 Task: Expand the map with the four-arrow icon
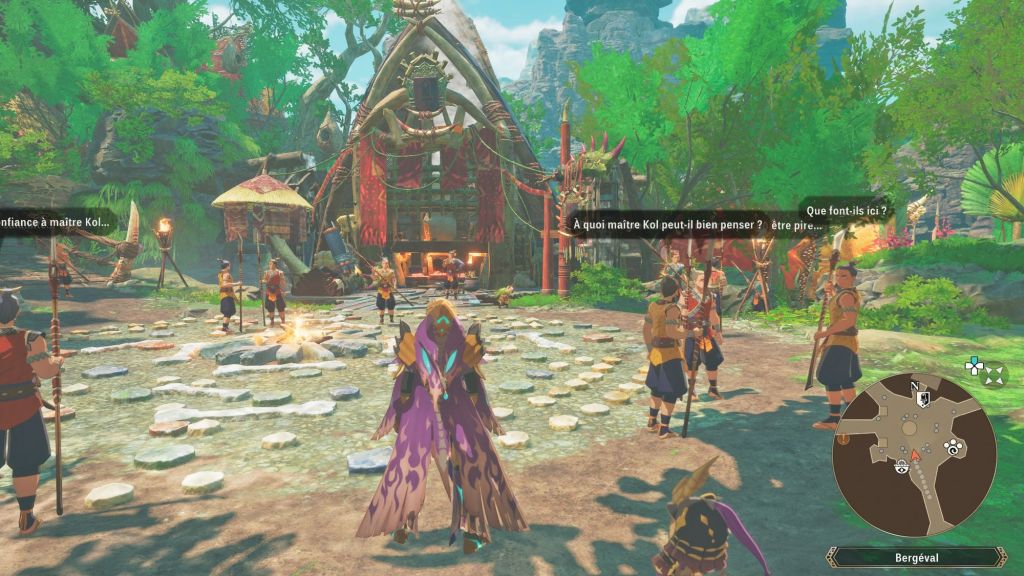(994, 376)
